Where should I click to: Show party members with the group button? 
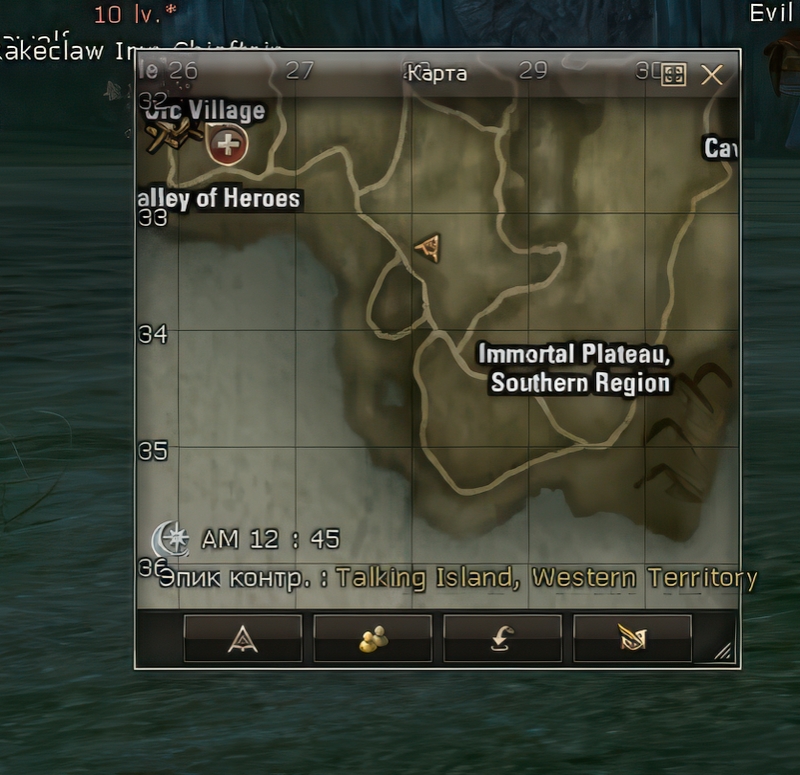(373, 638)
